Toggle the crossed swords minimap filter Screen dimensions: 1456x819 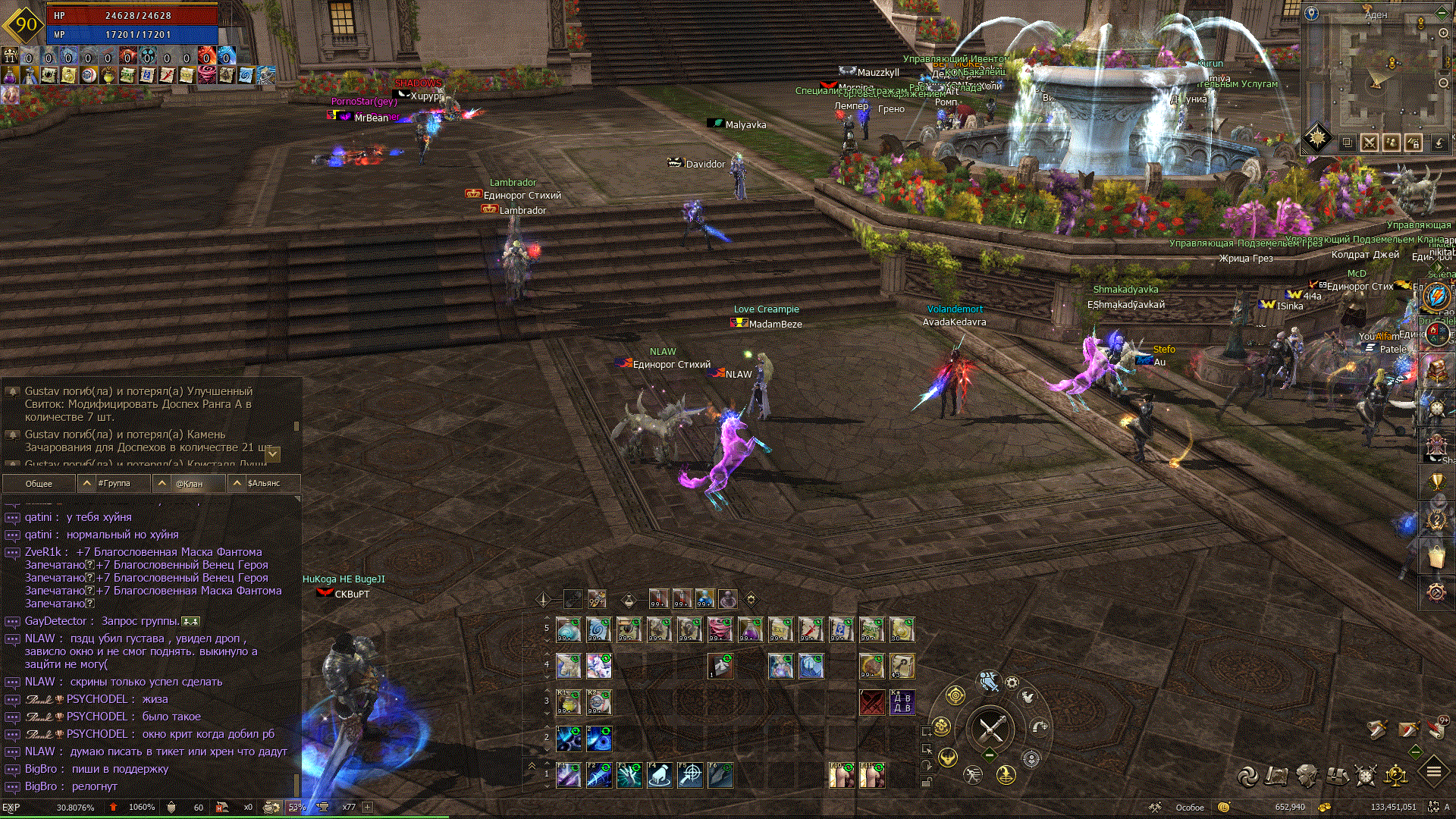tap(1370, 143)
